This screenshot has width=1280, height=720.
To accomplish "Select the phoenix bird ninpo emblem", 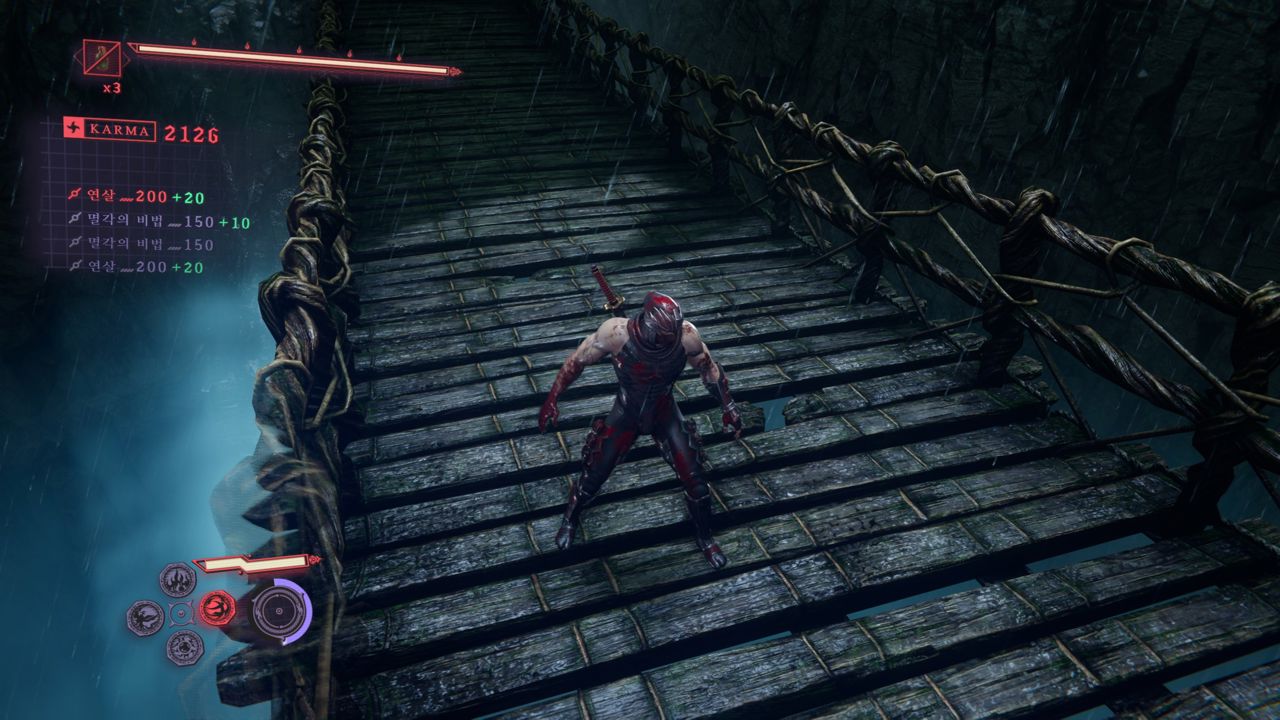I will point(146,617).
